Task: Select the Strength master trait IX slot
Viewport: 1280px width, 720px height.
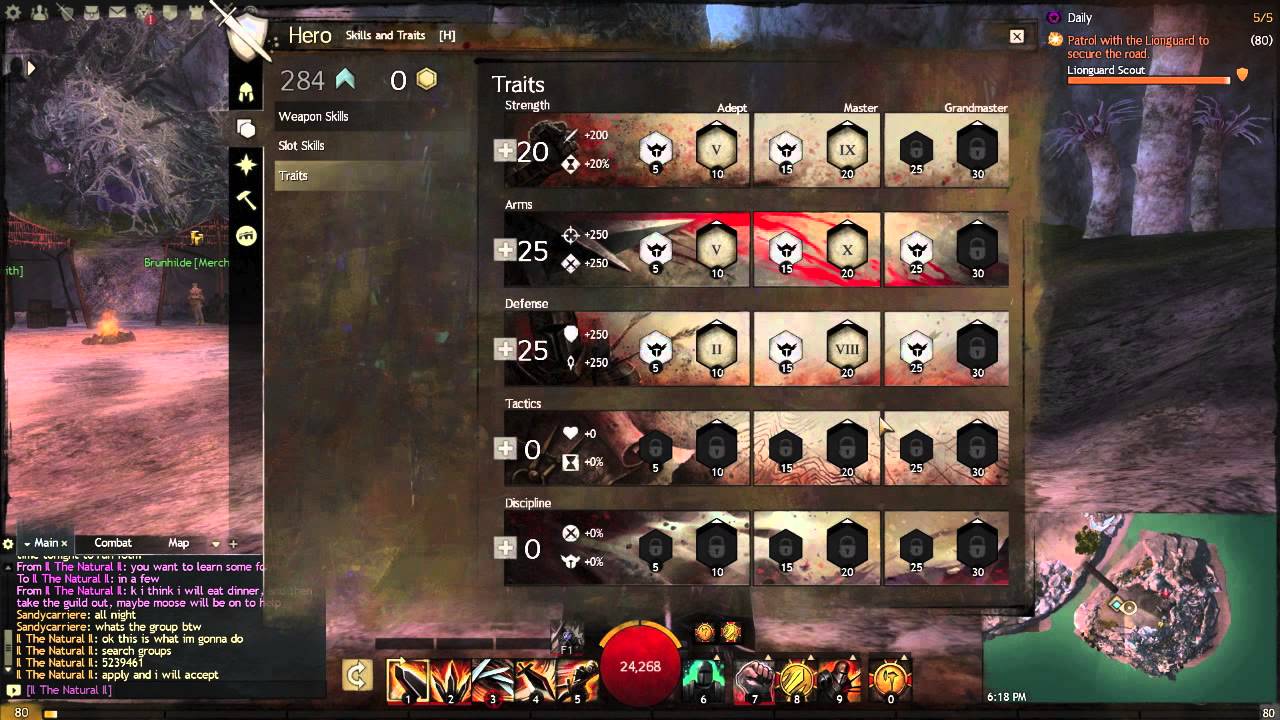Action: point(847,151)
